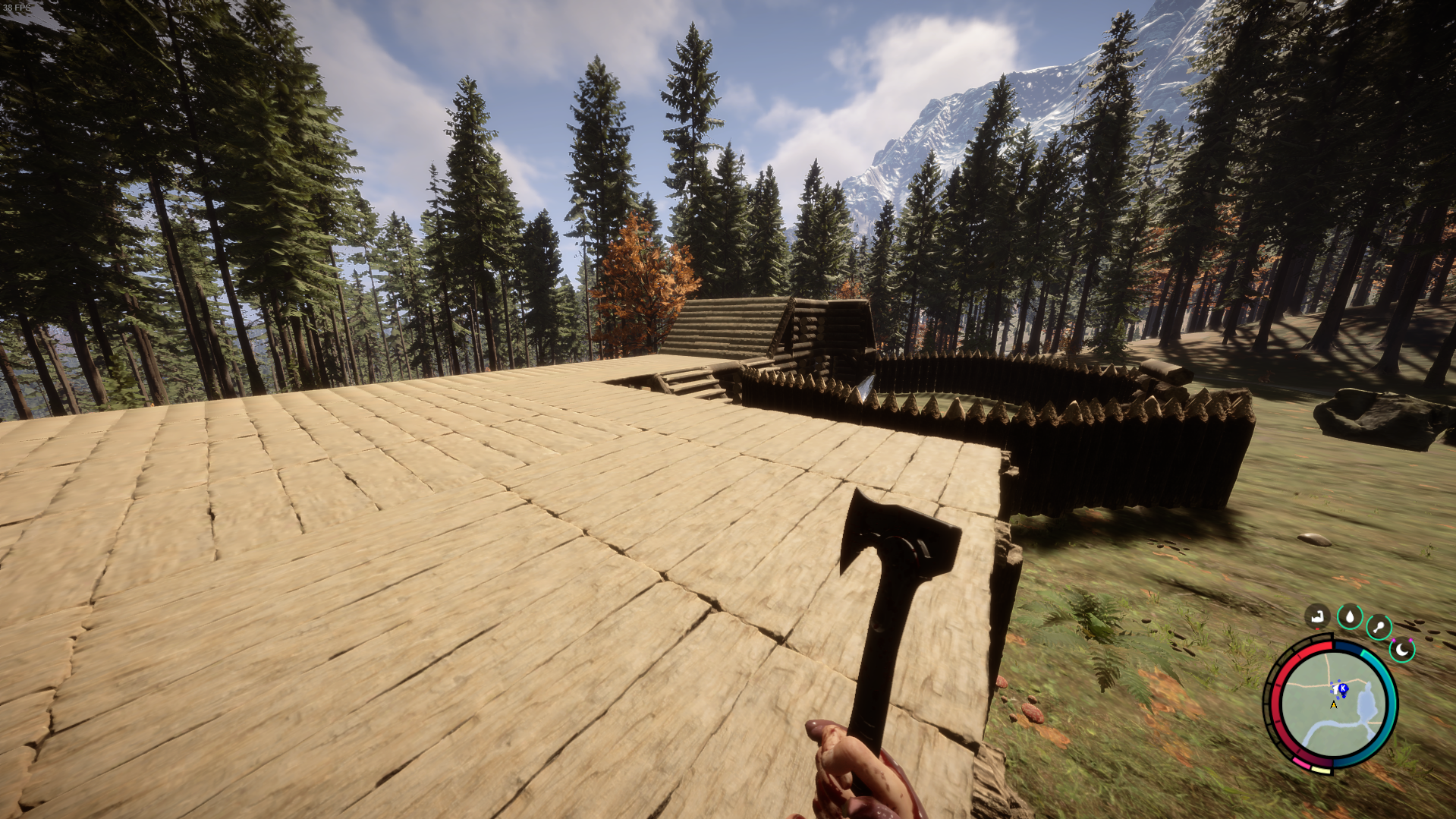Toggle the pink dot on the moon indicator ring

(x=1395, y=640)
